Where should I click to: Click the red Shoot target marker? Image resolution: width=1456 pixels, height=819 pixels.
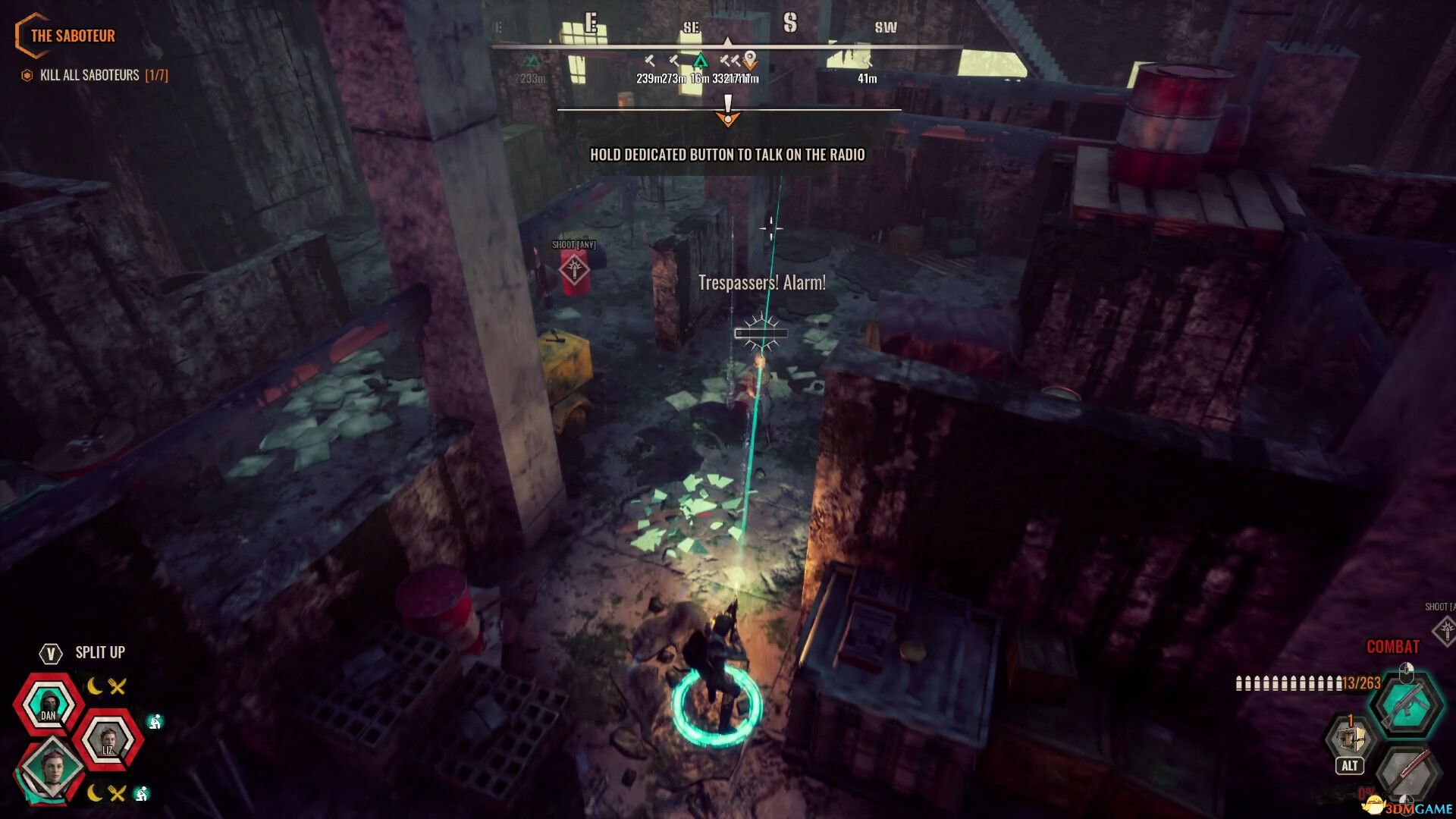pos(574,269)
